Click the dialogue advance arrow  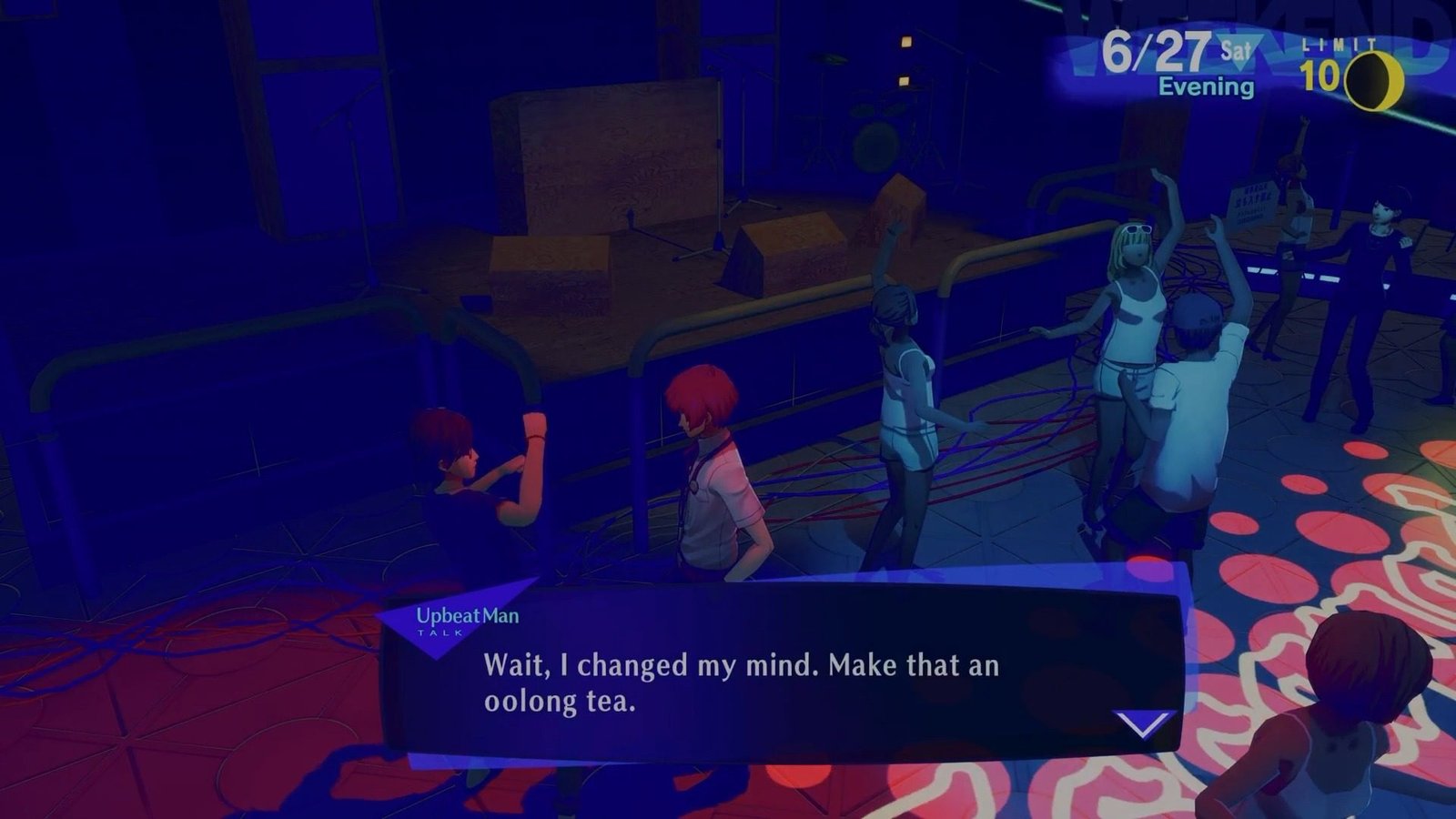tap(1145, 722)
